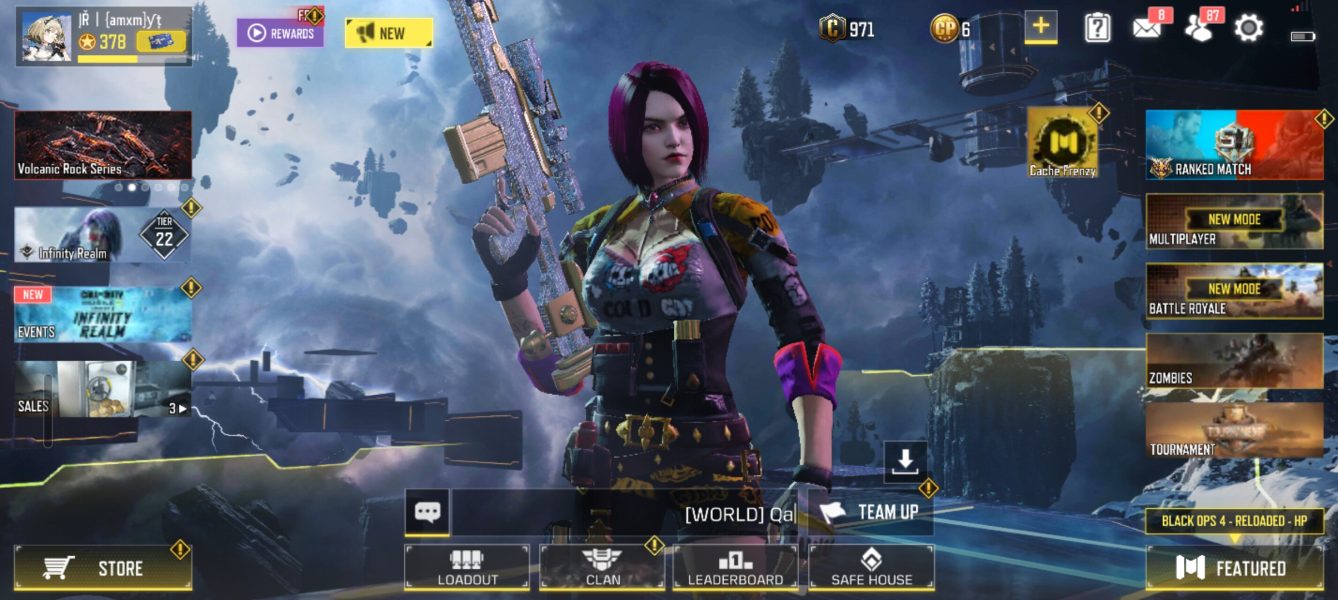View the Leaderboard

click(735, 567)
